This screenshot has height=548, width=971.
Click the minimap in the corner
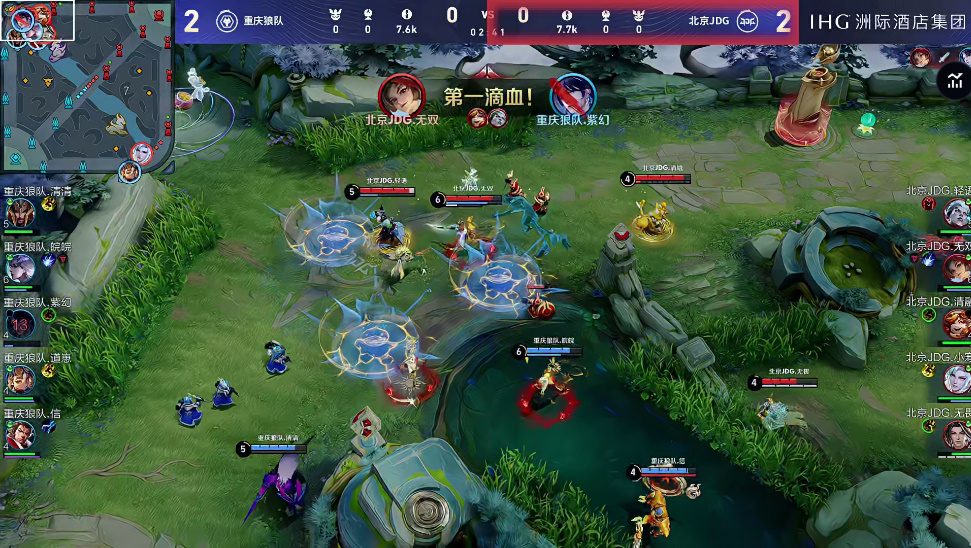click(87, 83)
